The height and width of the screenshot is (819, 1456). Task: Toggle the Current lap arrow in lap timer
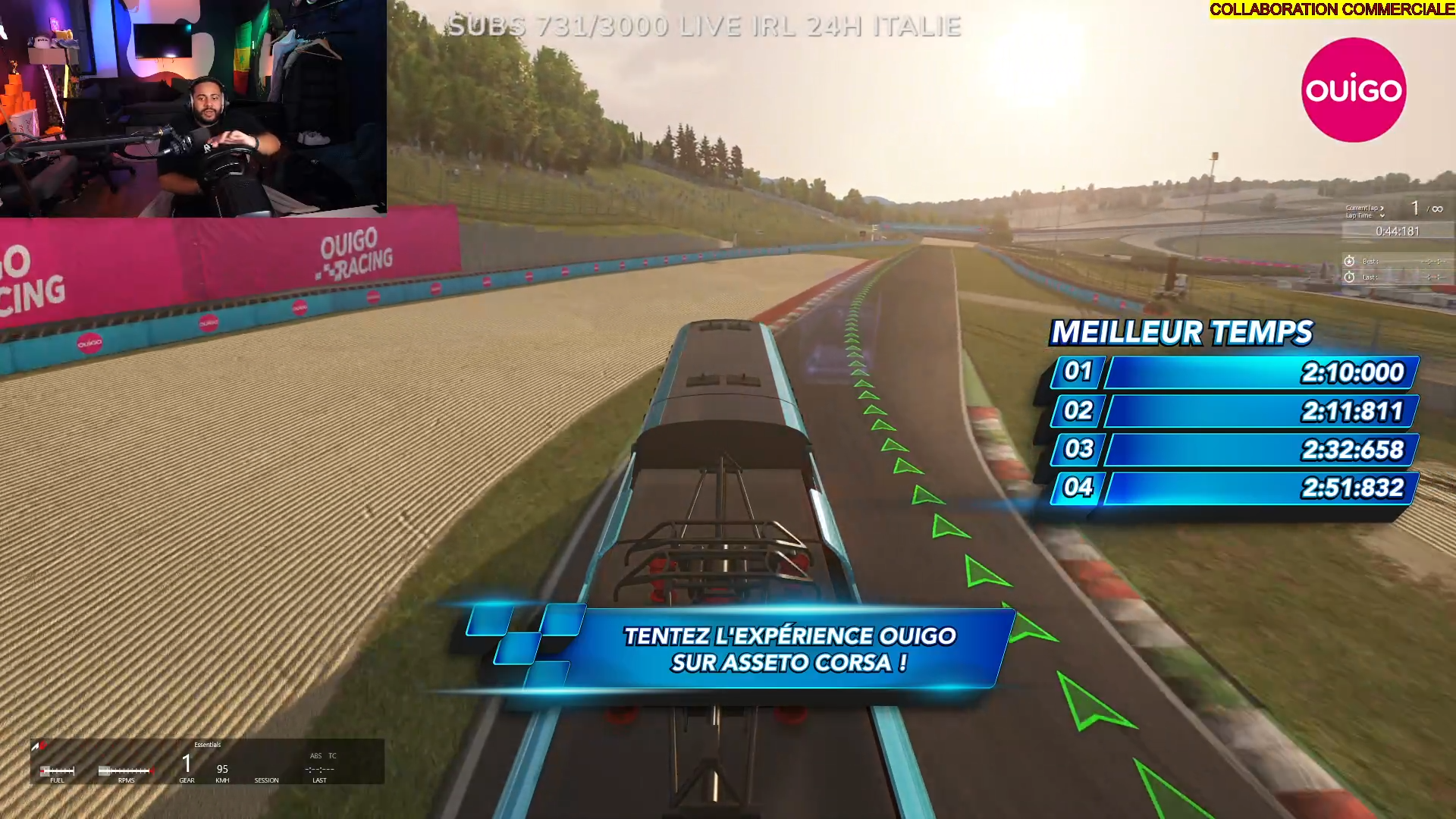(x=1382, y=208)
